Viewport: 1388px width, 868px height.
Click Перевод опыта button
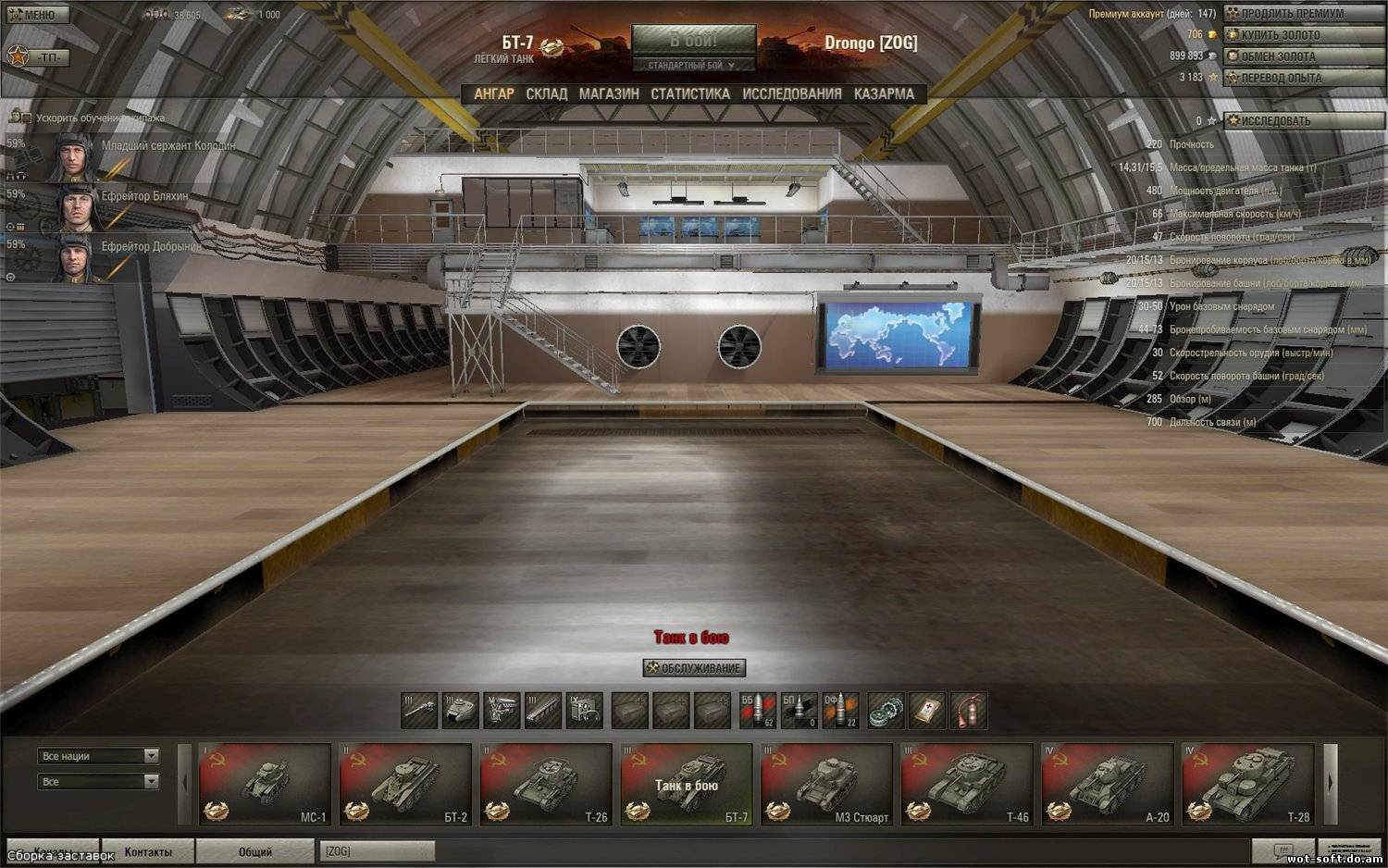tap(1281, 78)
